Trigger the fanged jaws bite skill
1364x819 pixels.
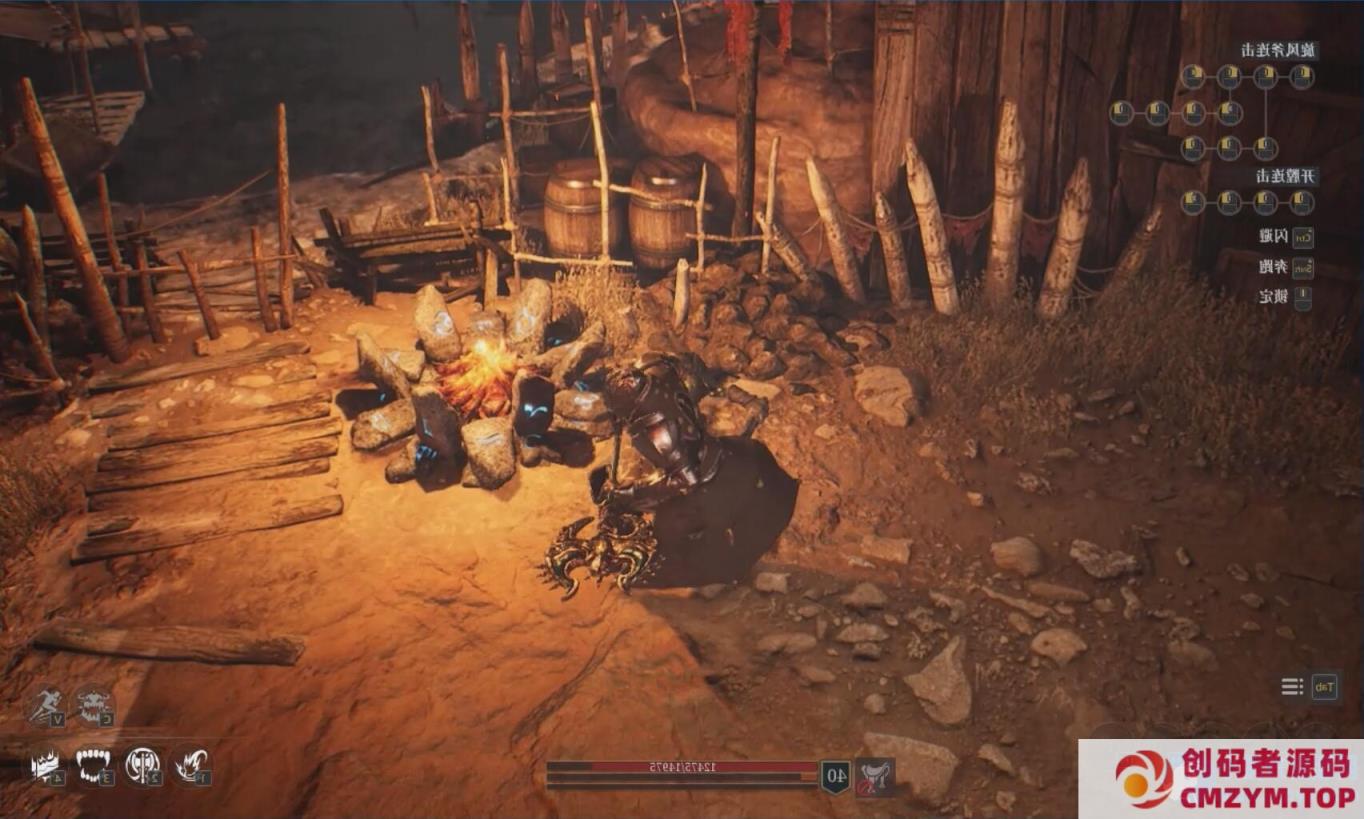(94, 767)
